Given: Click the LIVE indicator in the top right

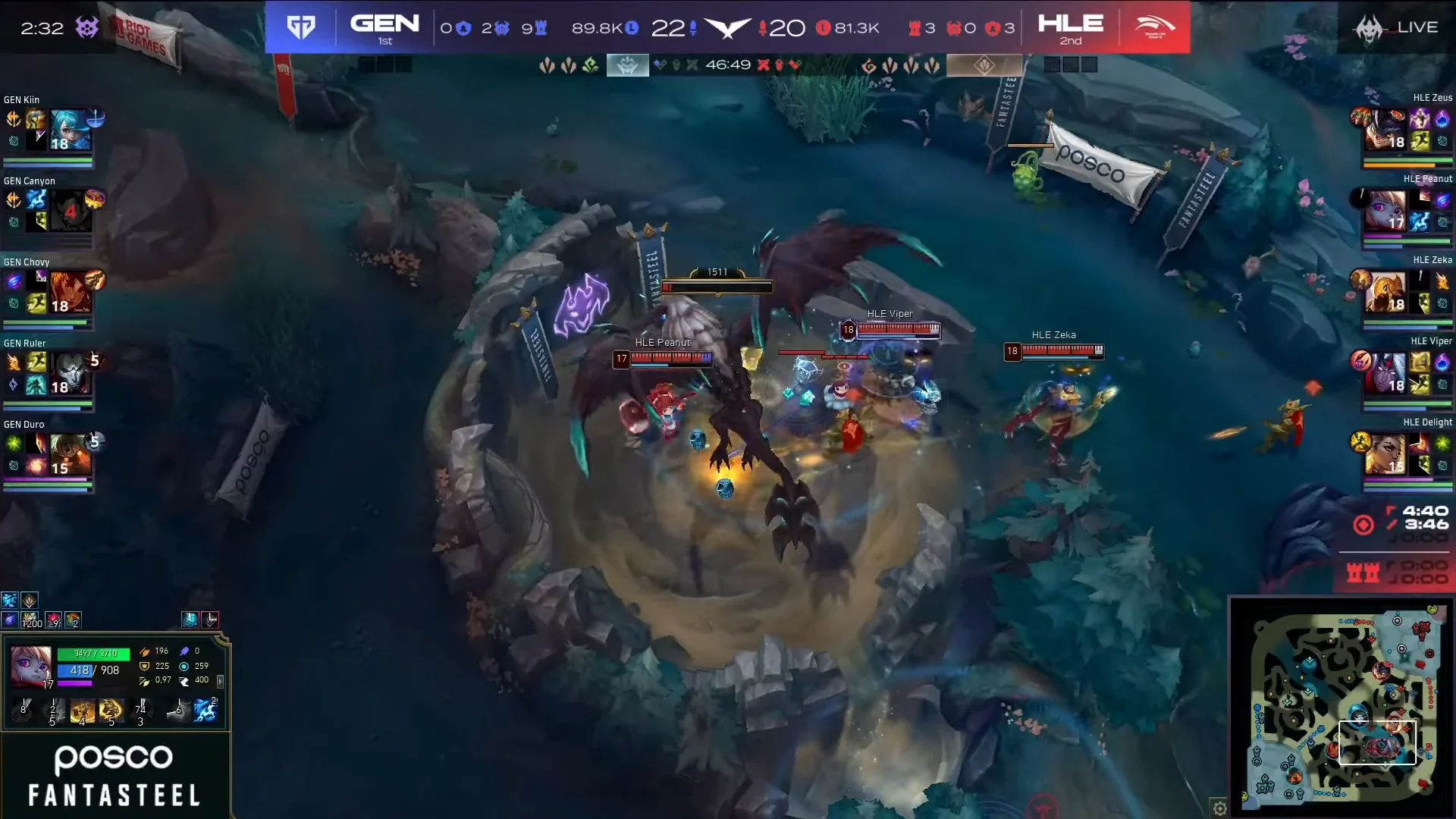Looking at the screenshot, I should click(1418, 27).
